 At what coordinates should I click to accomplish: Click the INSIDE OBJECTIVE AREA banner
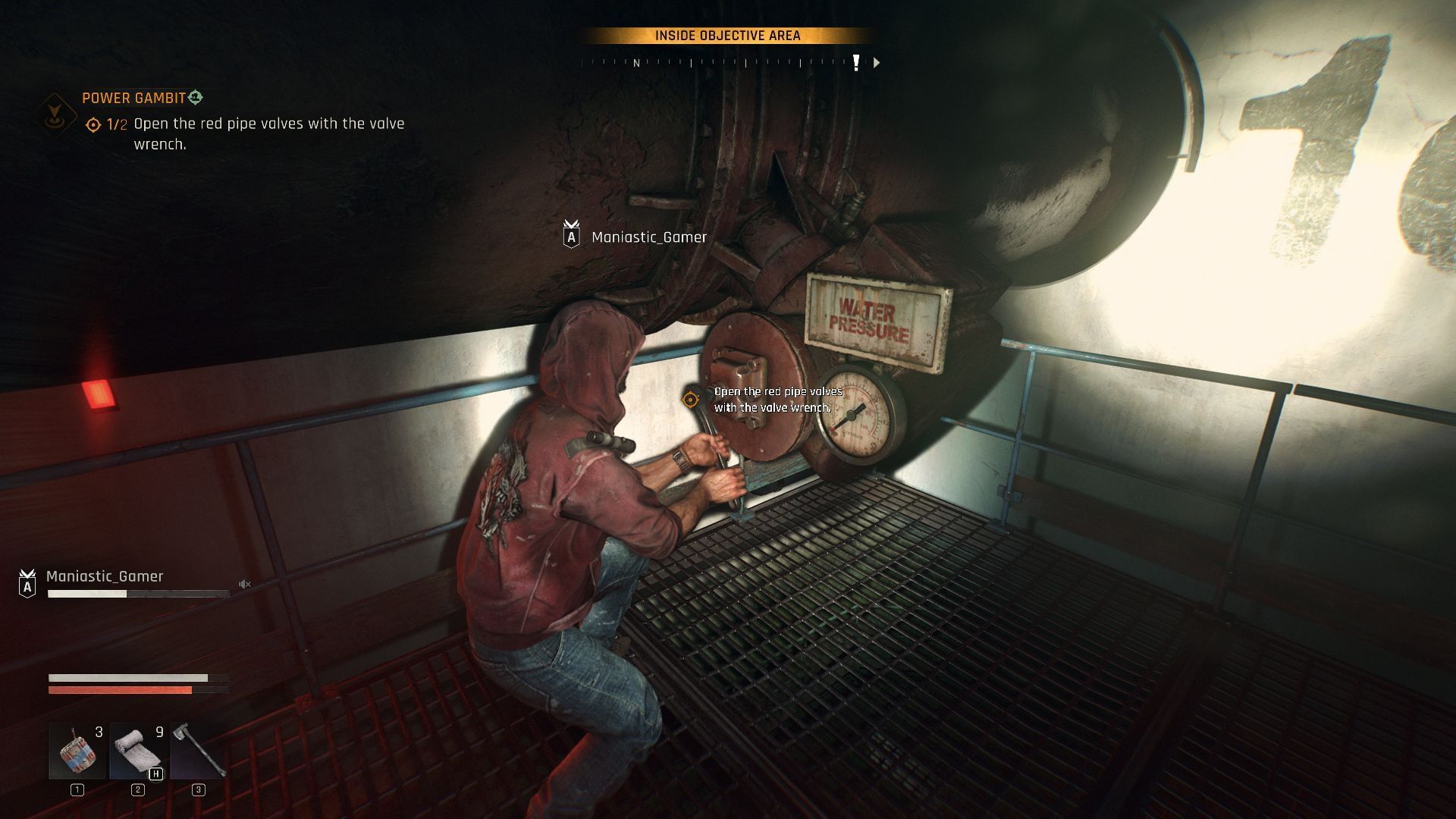point(727,34)
